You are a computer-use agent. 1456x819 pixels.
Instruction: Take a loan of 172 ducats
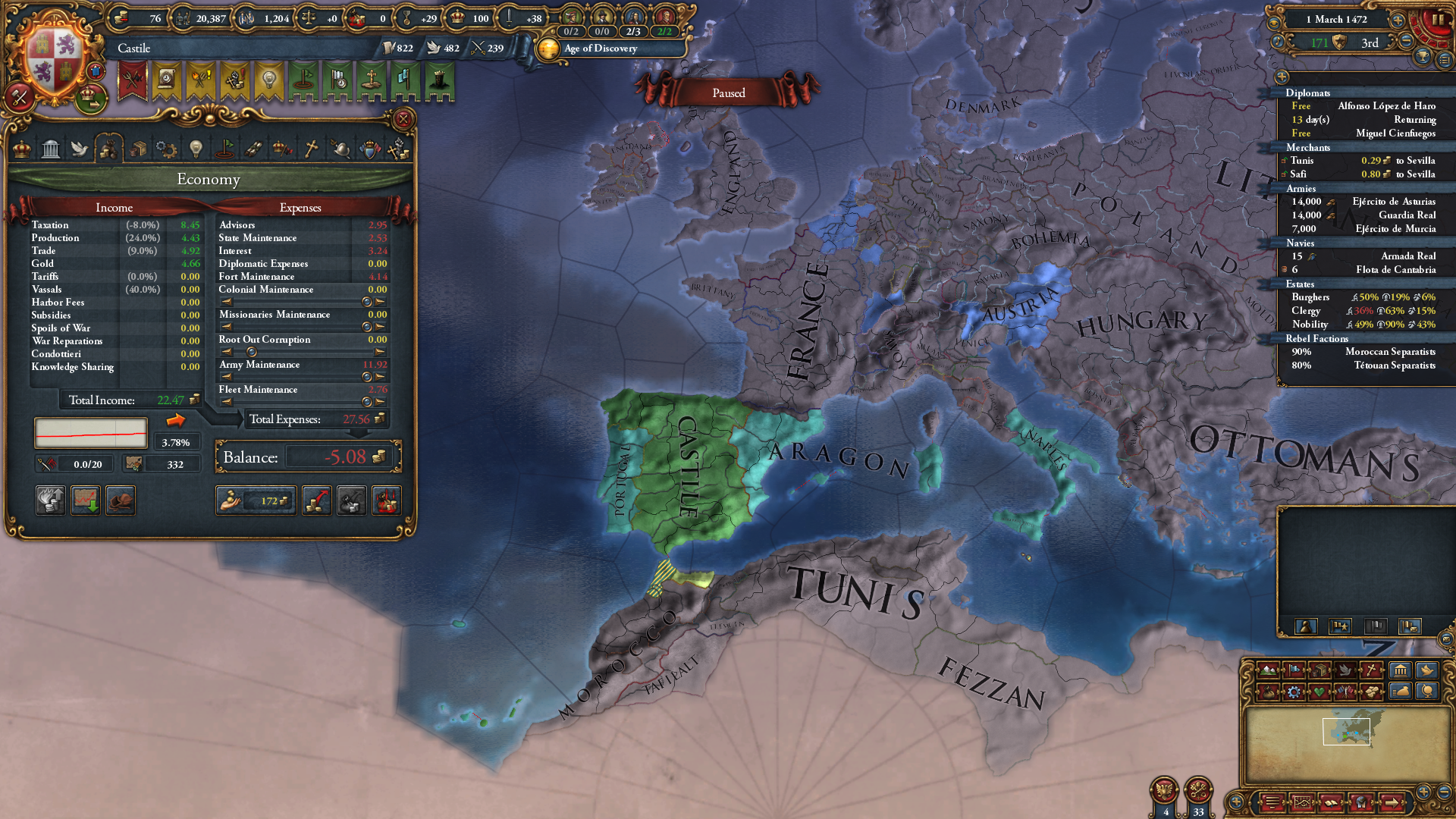[256, 500]
